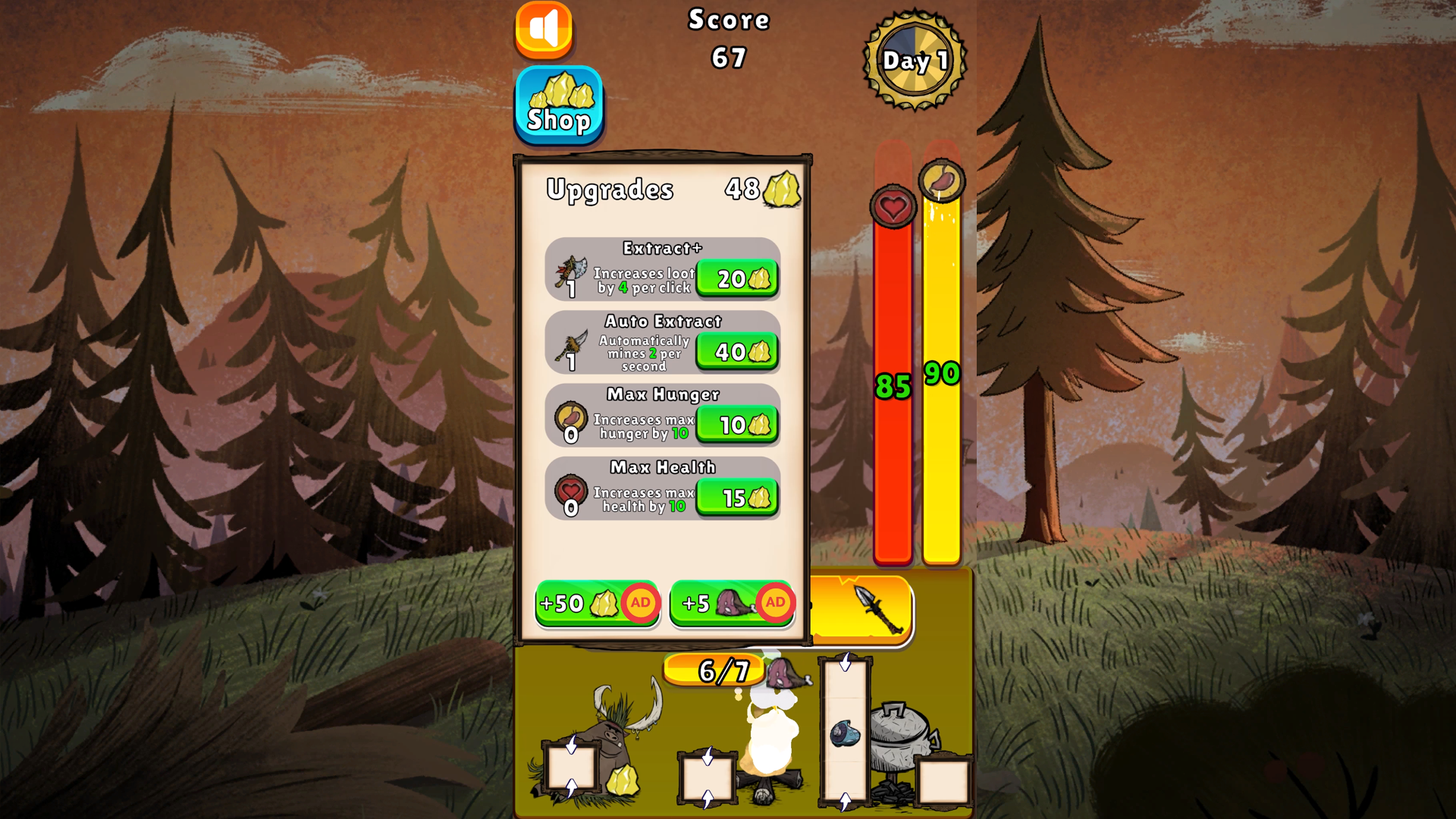
Task: Click the meat icon atop the hunger bar
Action: (x=942, y=180)
